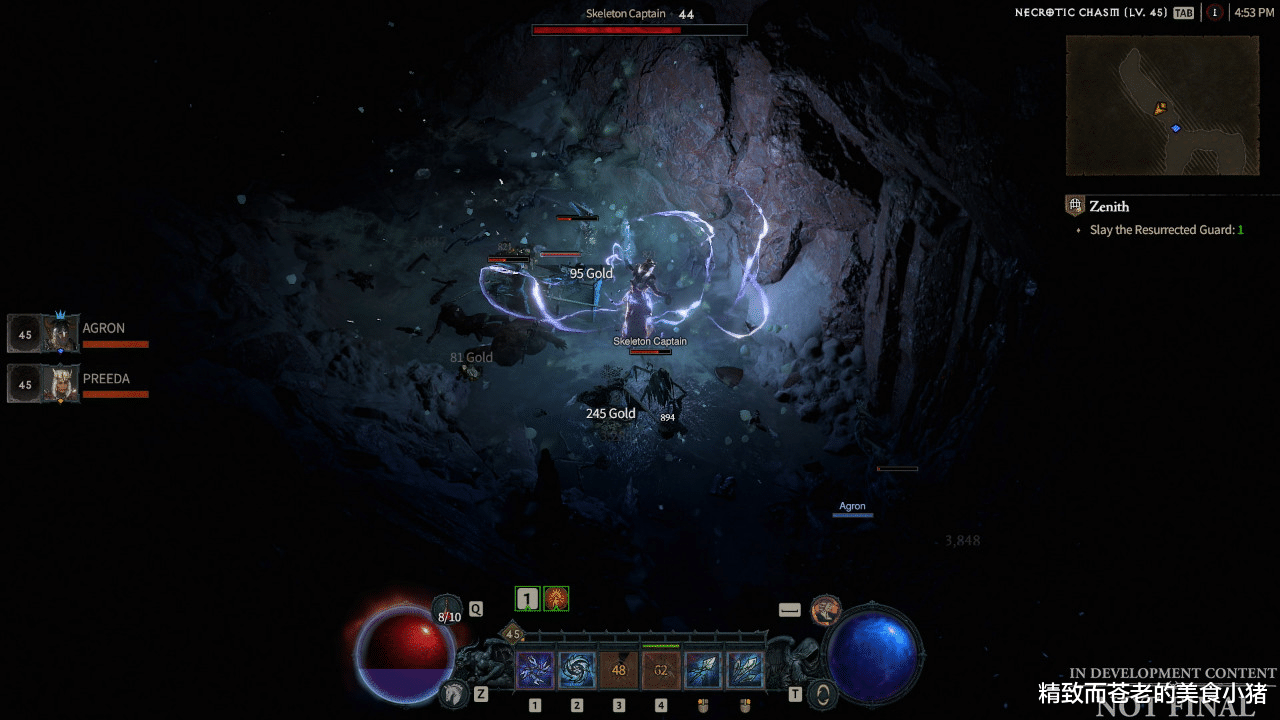Screen dimensions: 1280x720
Task: Open the minimap of Necrotic Chasm
Action: pos(1162,105)
